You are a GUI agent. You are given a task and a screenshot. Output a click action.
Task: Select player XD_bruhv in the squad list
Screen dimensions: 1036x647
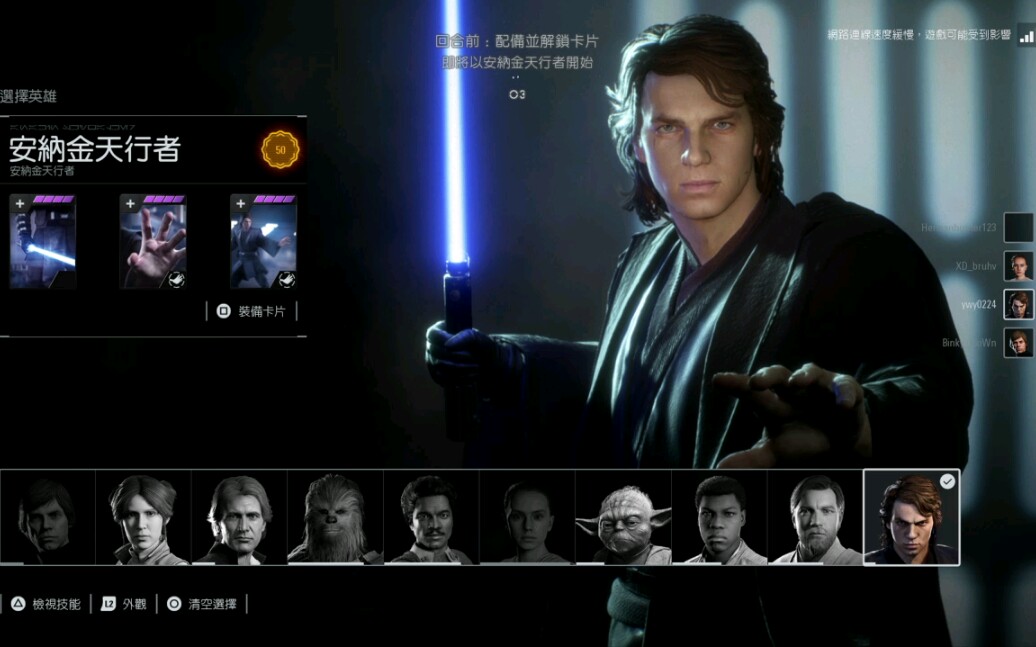click(1018, 266)
